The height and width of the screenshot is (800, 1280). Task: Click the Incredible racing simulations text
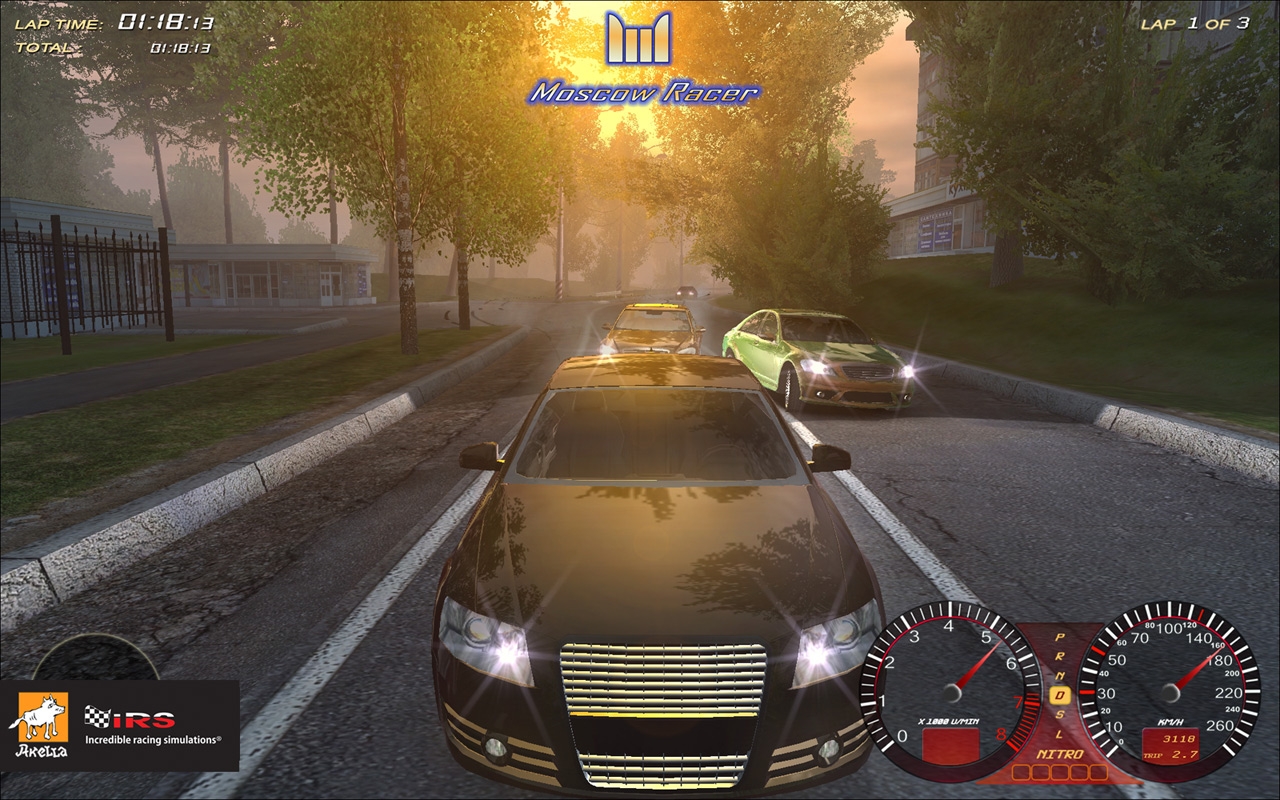(152, 739)
